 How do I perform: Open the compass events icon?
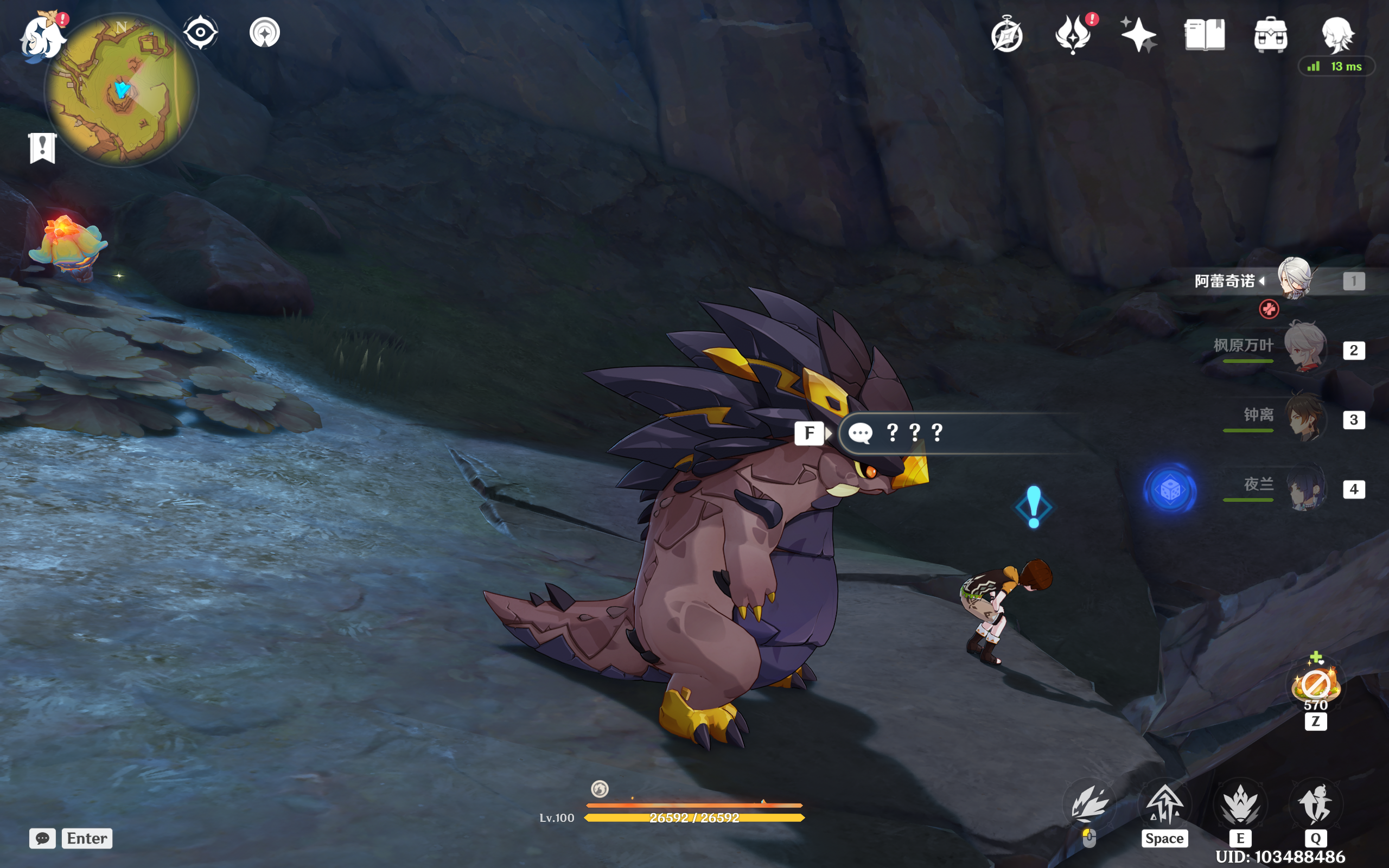(x=1006, y=36)
